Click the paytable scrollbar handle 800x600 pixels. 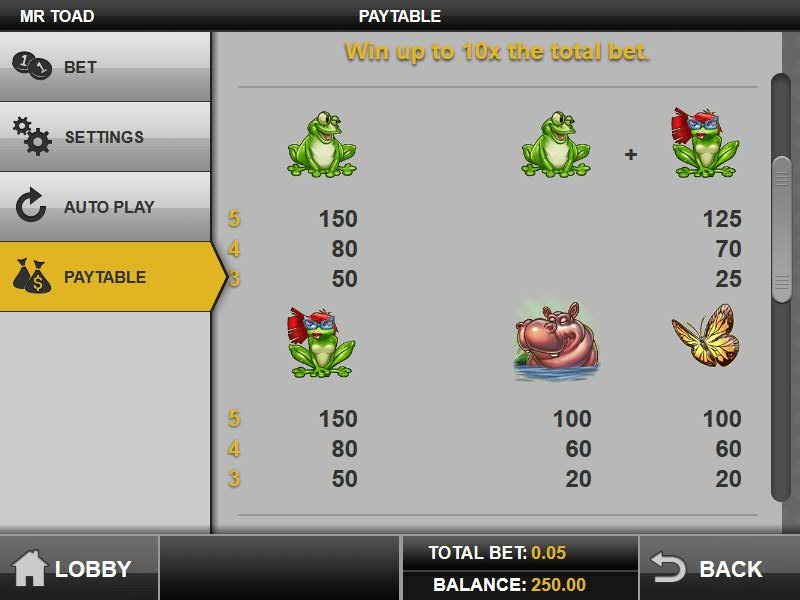pos(781,229)
